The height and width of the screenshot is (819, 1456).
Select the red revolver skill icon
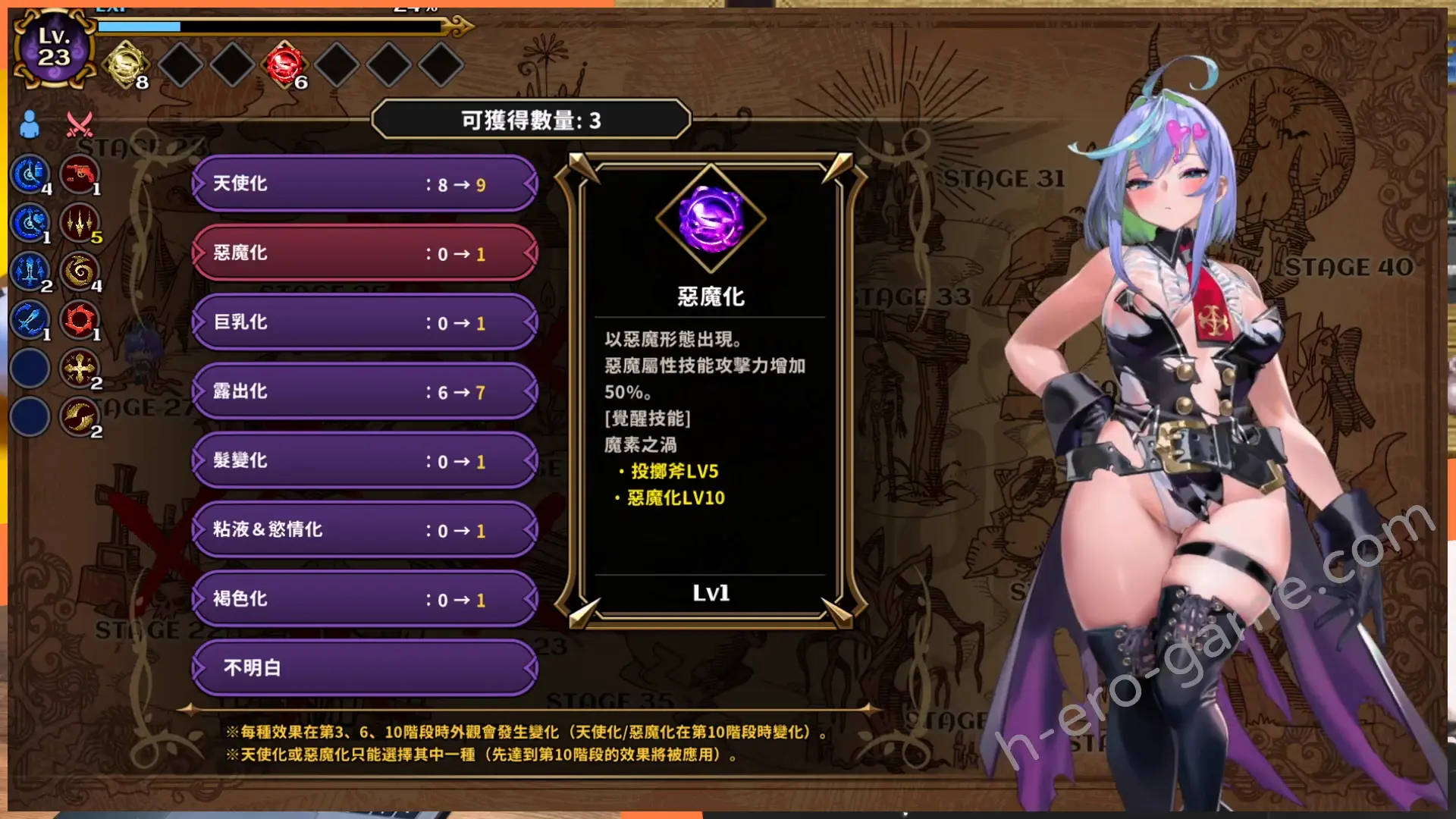click(x=79, y=174)
